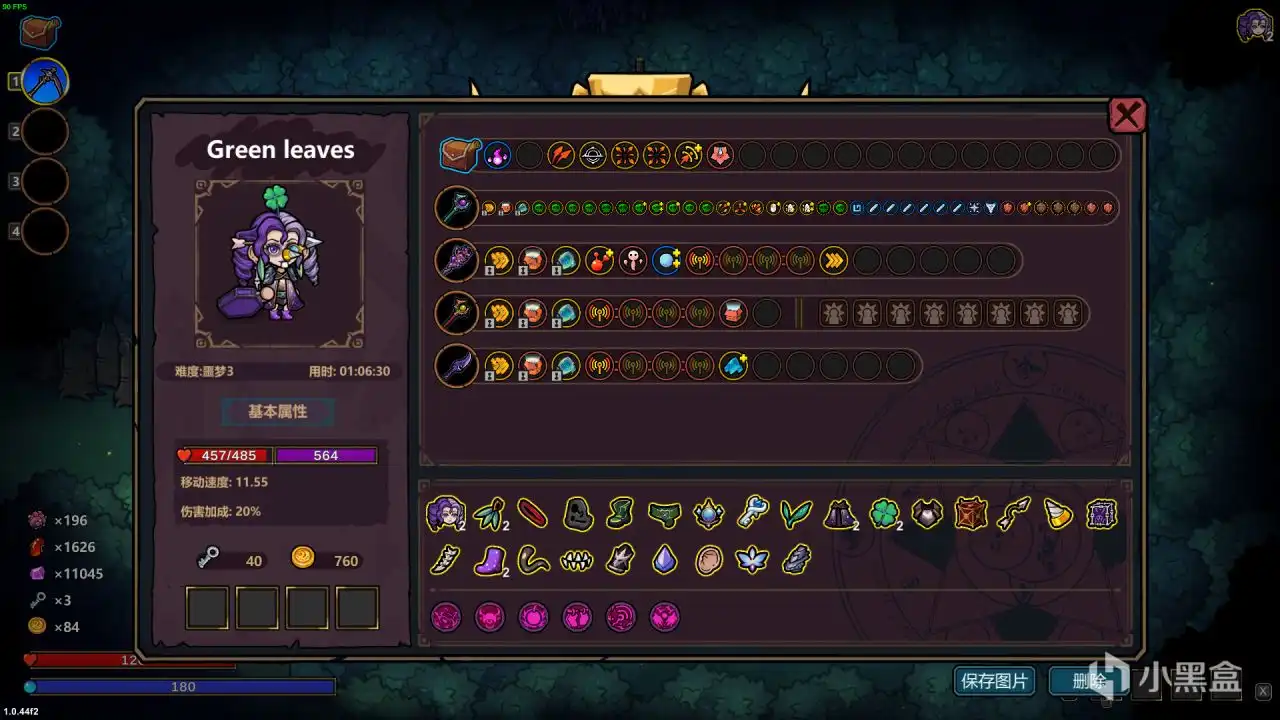Select the dark dagger weapon icon
The width and height of the screenshot is (1280, 720).
coord(457,365)
